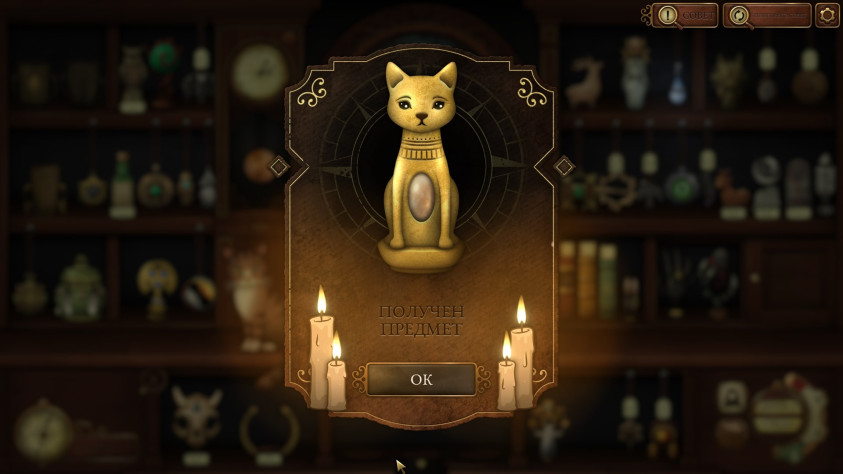The height and width of the screenshot is (474, 843).
Task: Confirm the received item with OK
Action: [x=421, y=380]
